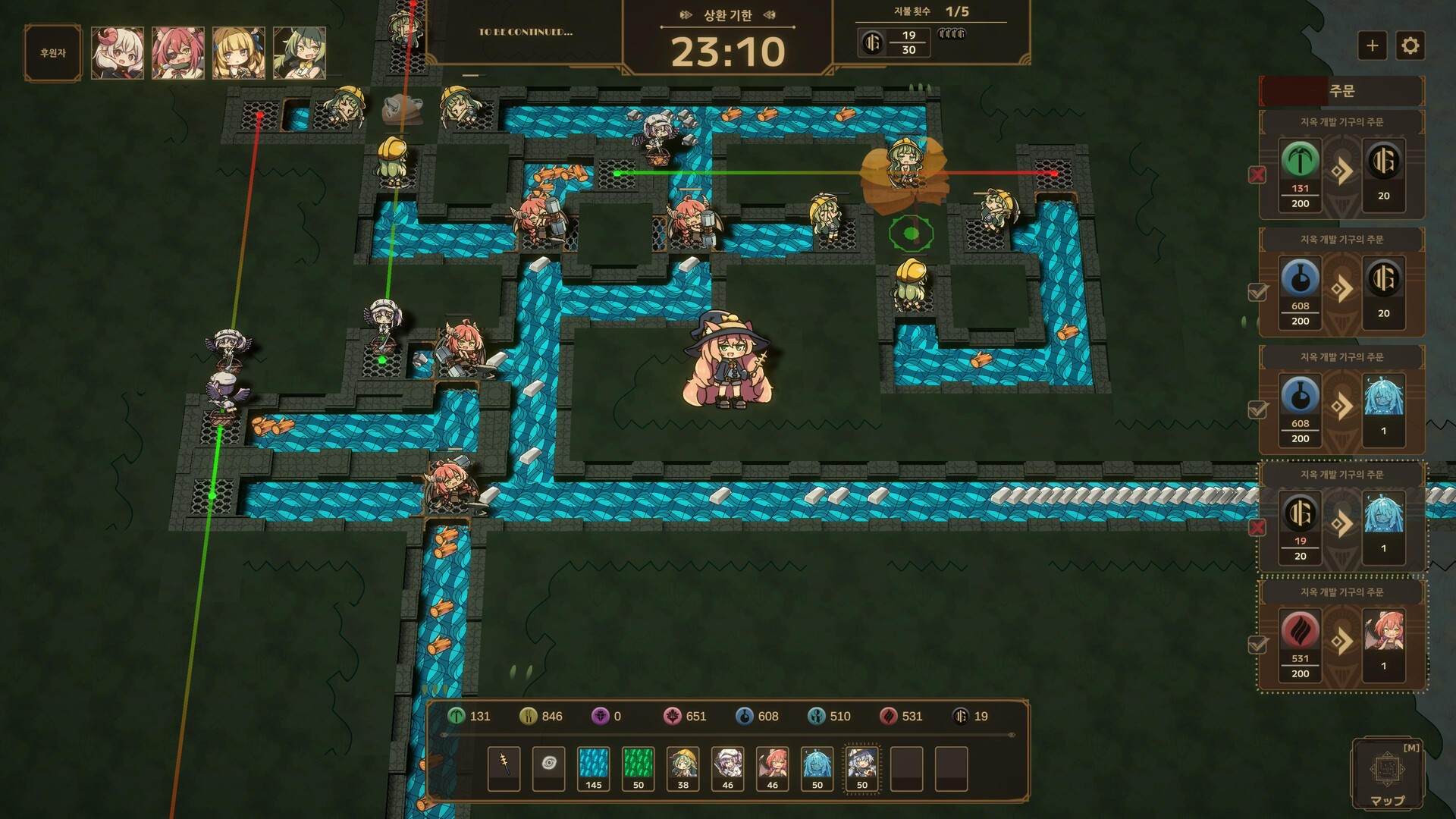This screenshot has width=1456, height=819.
Task: Select the eye spell icon in the hotbar
Action: click(x=548, y=767)
